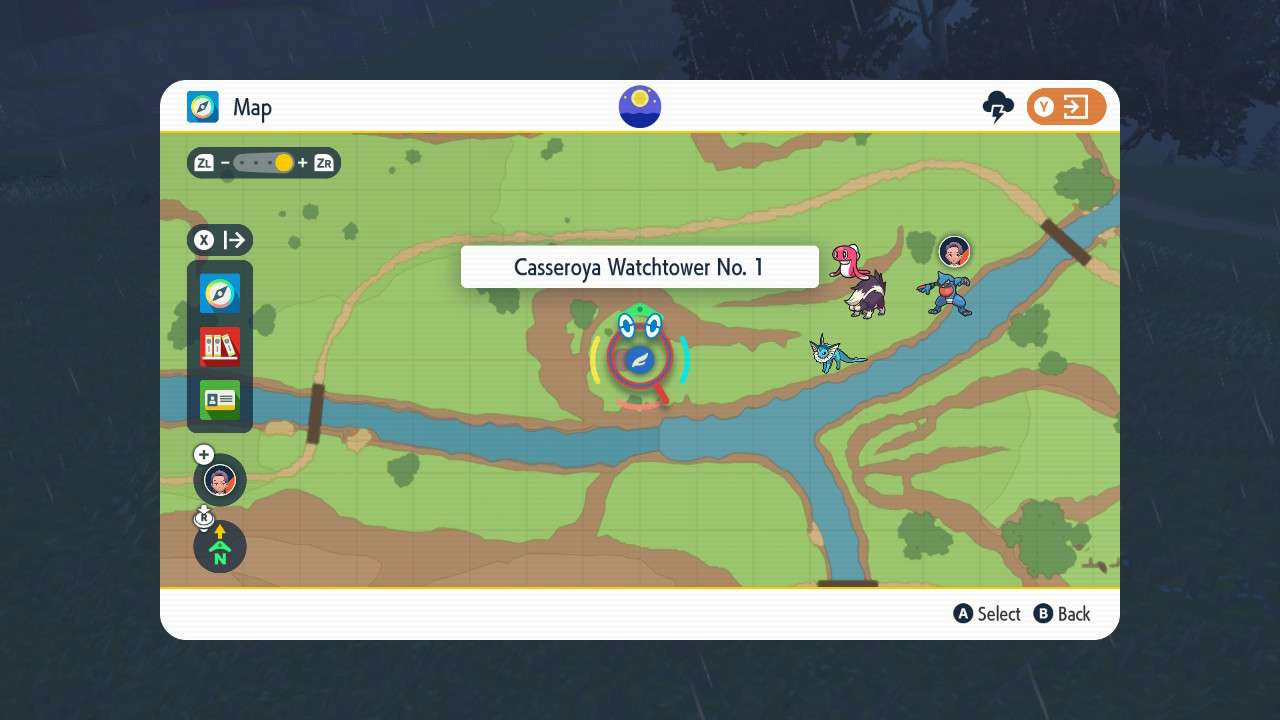Click the ZL zoom-out control
This screenshot has height=720, width=1280.
[203, 162]
